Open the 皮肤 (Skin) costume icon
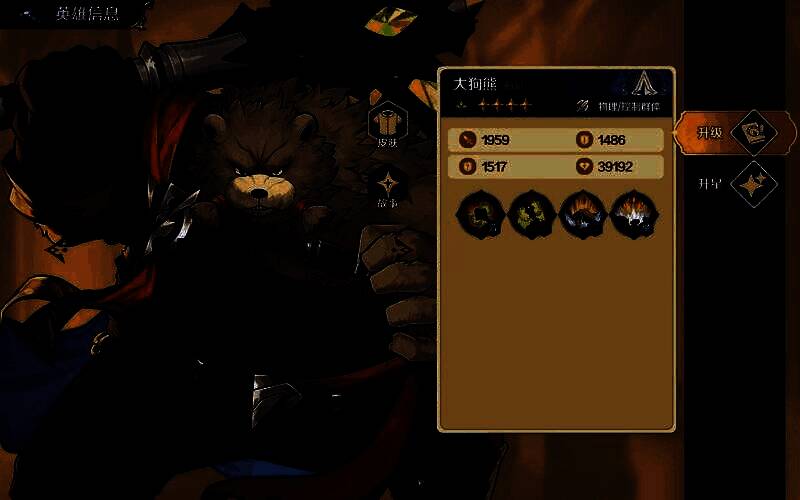This screenshot has width=800, height=500. tap(387, 122)
